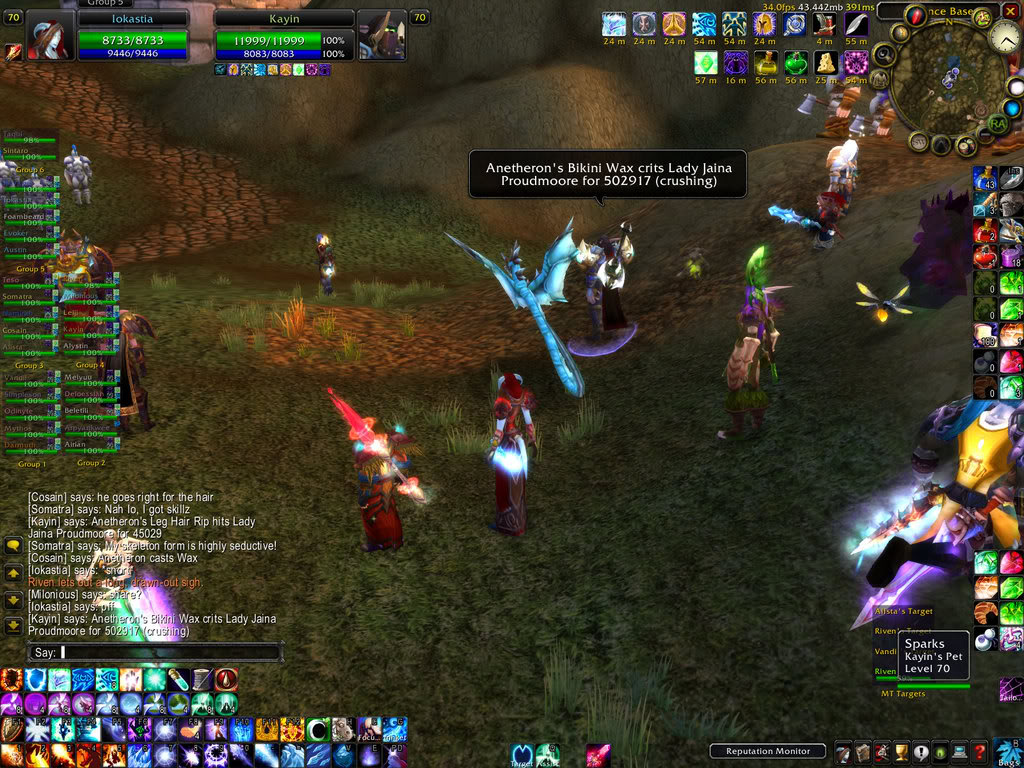Click the magnifying glass tracking button on minimap
This screenshot has width=1024, height=768.
point(884,54)
